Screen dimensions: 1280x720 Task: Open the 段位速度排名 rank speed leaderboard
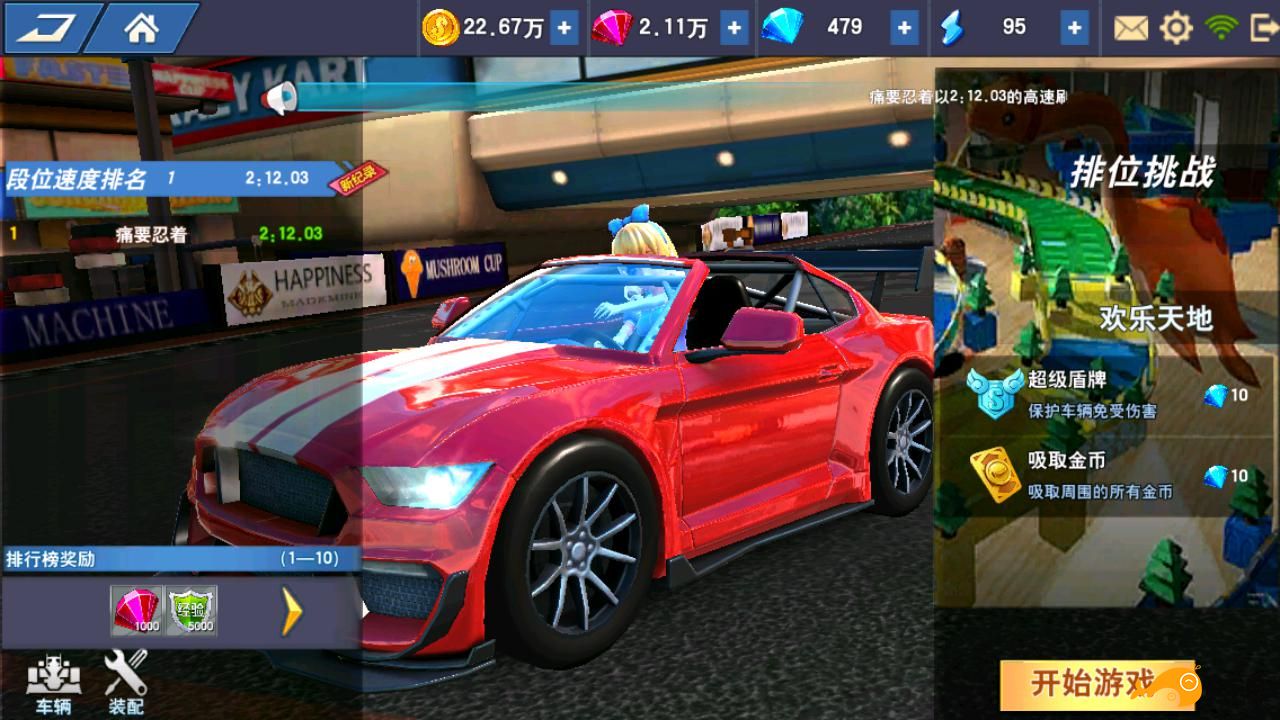[x=170, y=179]
